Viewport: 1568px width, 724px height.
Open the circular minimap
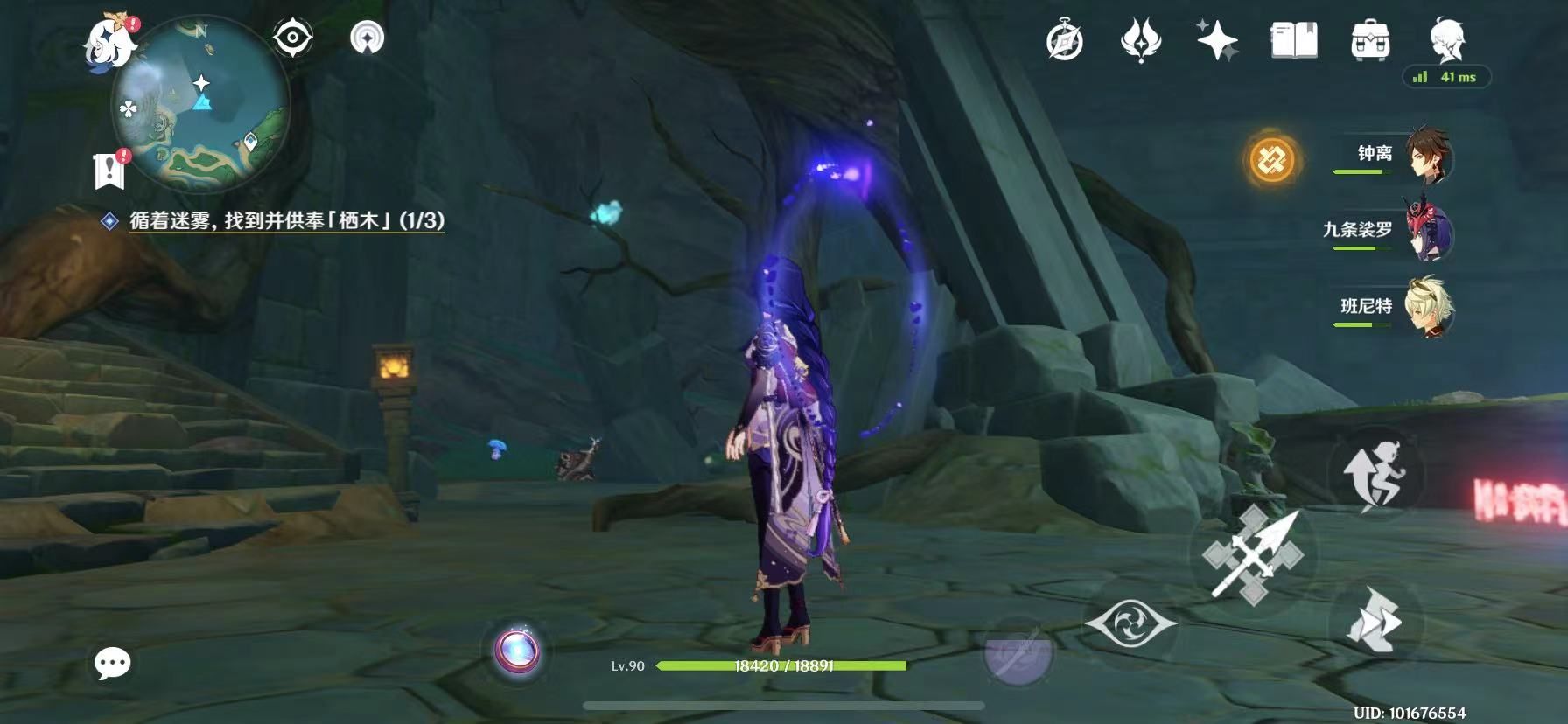click(x=201, y=105)
